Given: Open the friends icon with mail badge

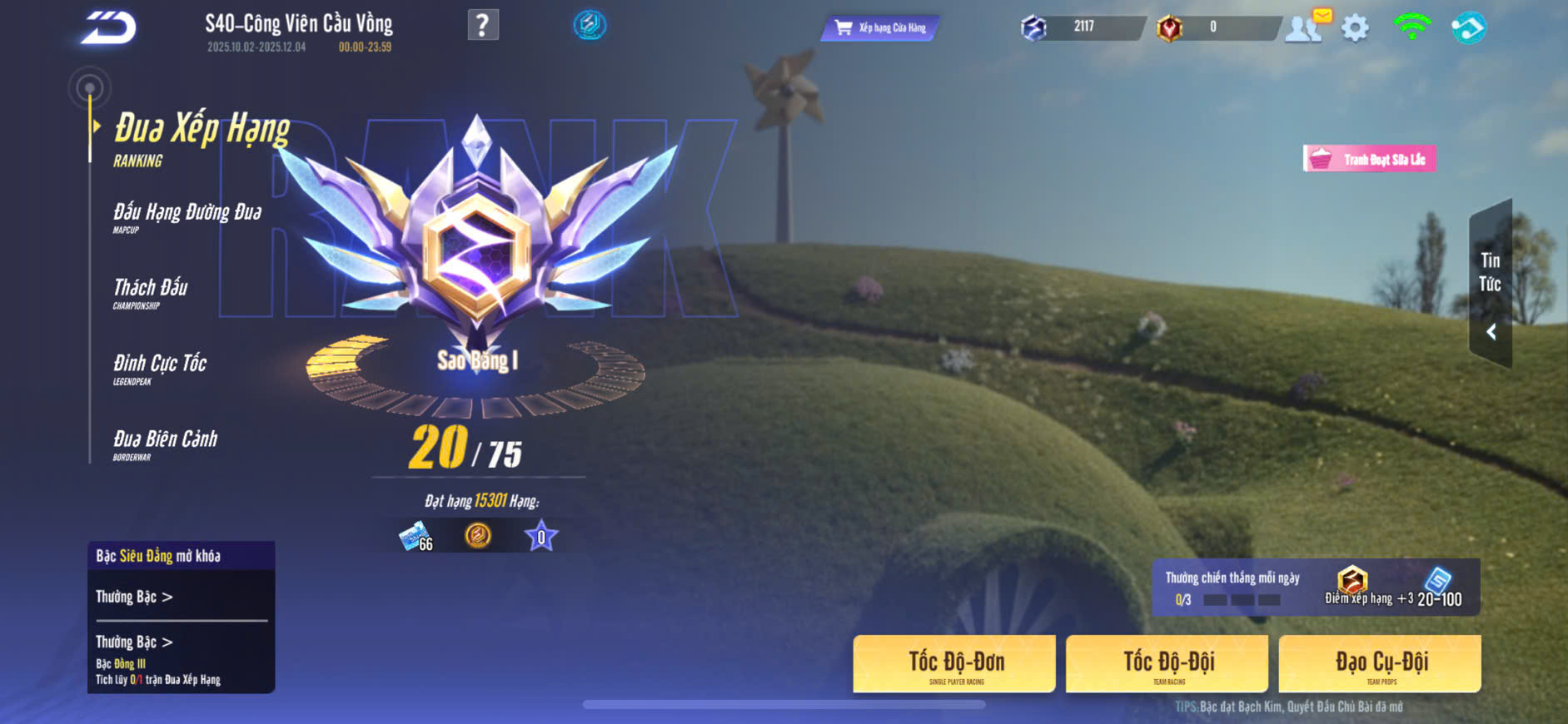Looking at the screenshot, I should point(1305,27).
